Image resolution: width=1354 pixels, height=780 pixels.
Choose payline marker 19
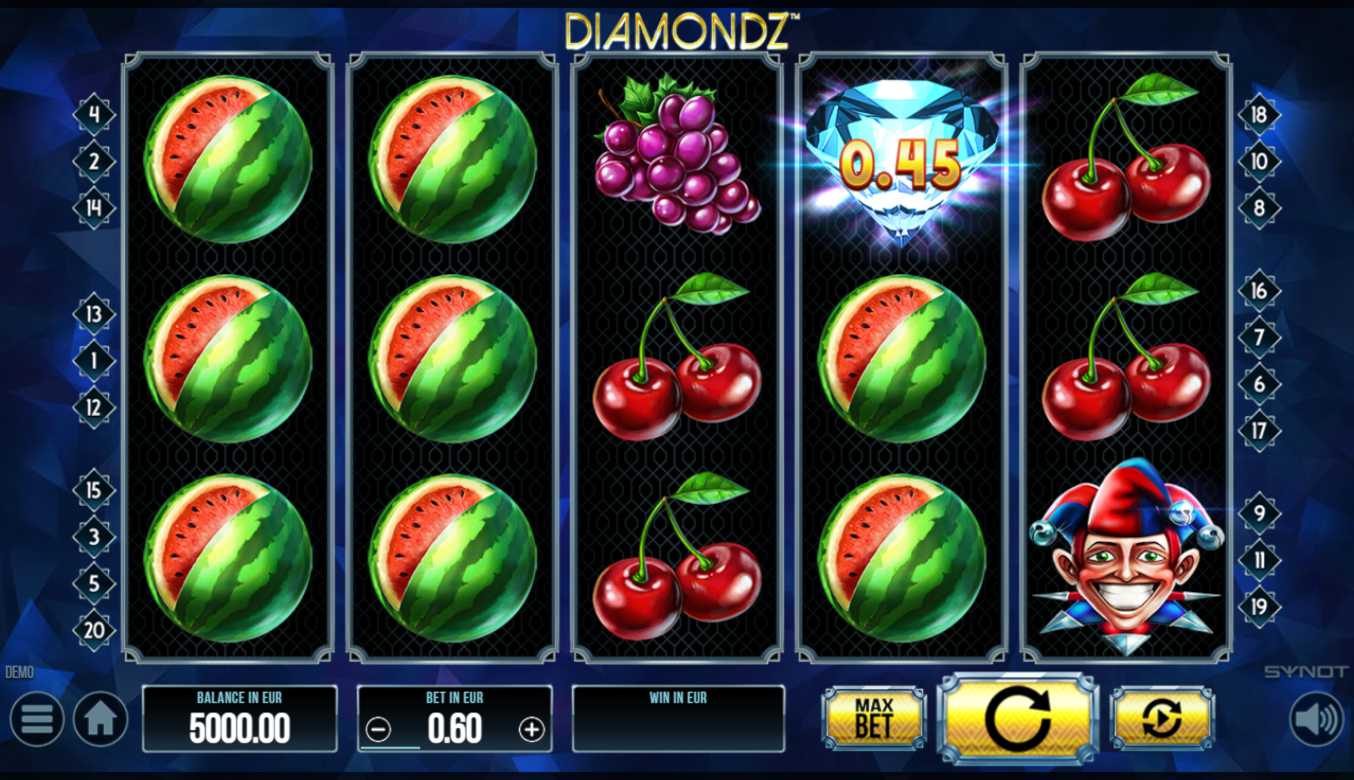click(x=1259, y=606)
